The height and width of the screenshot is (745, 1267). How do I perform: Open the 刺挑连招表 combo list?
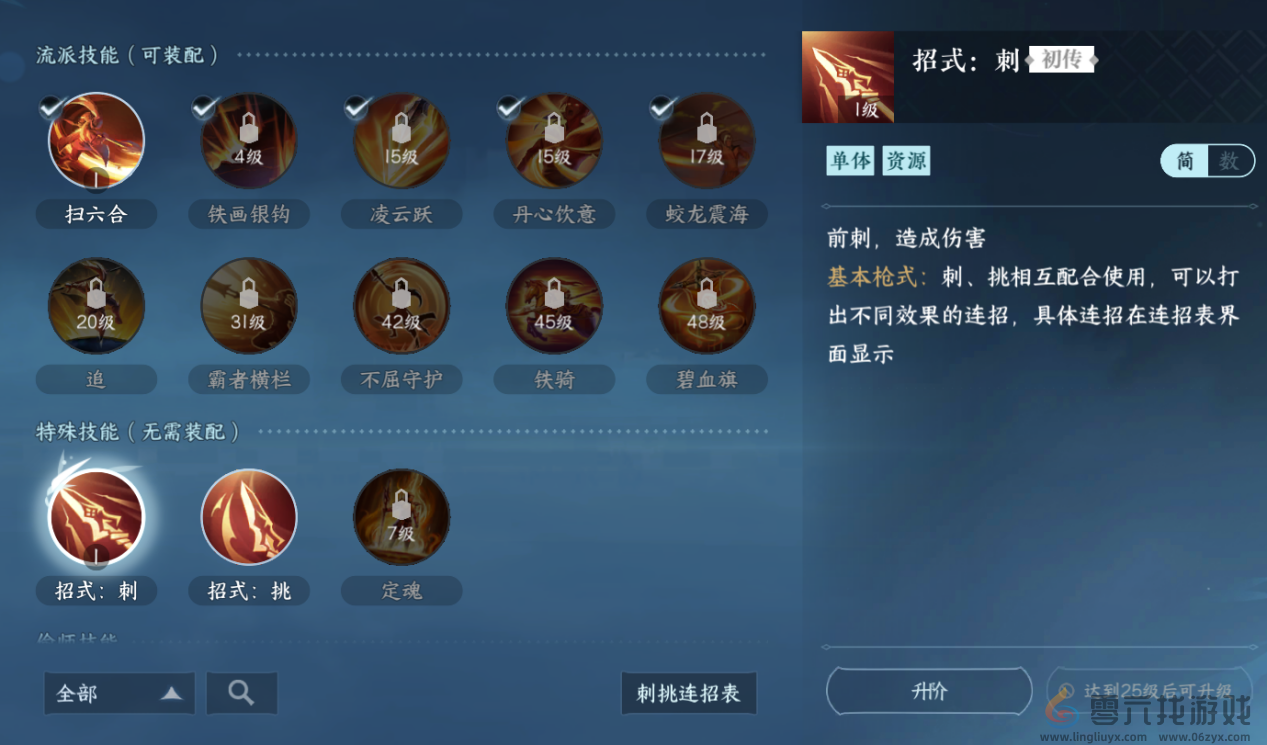click(x=688, y=693)
